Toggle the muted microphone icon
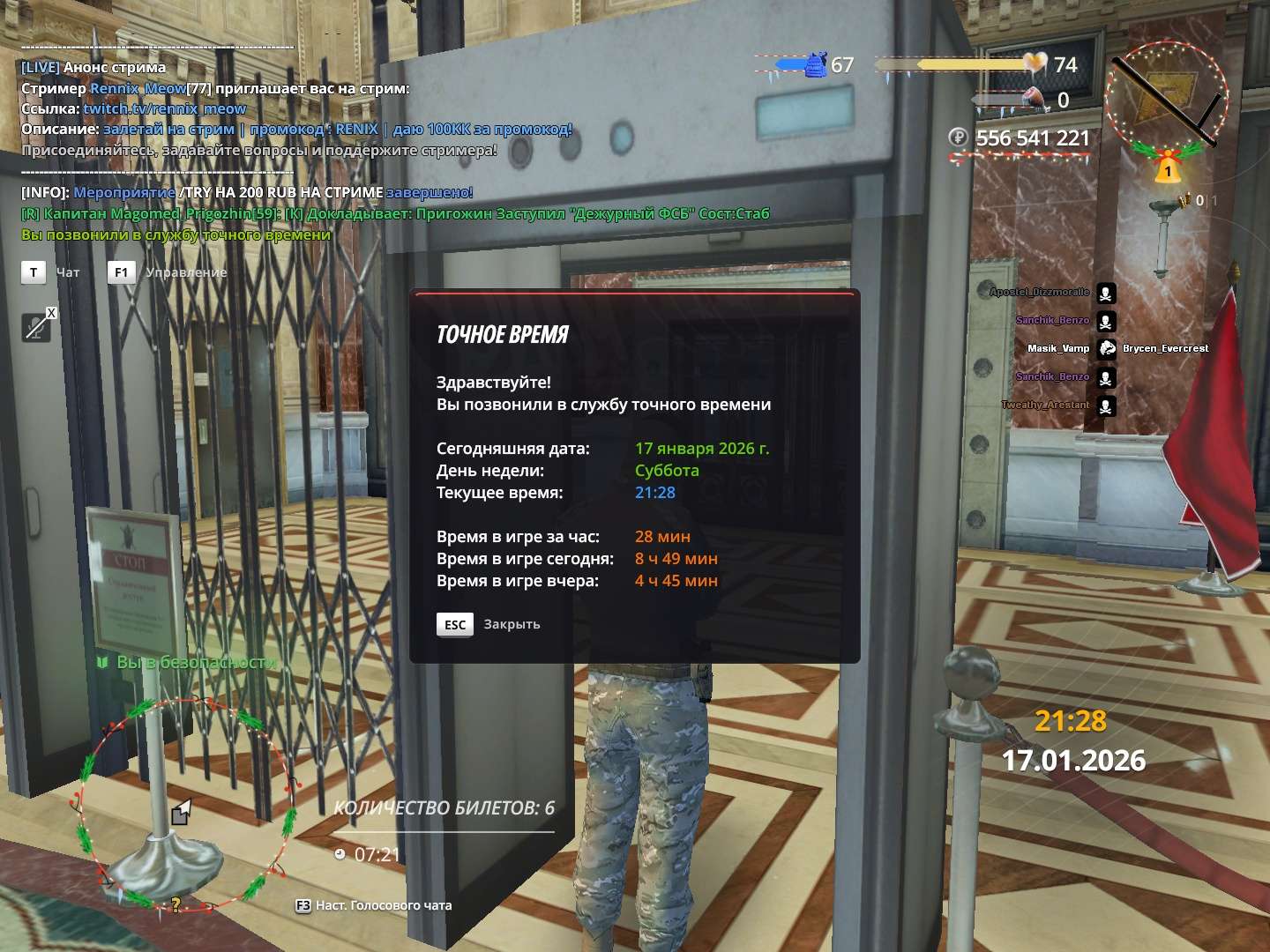 [37, 327]
